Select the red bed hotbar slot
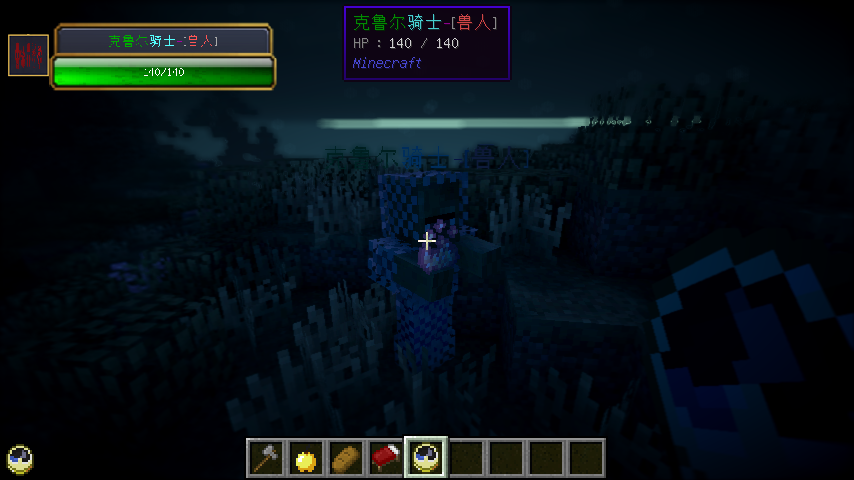The height and width of the screenshot is (480, 854). (386, 458)
